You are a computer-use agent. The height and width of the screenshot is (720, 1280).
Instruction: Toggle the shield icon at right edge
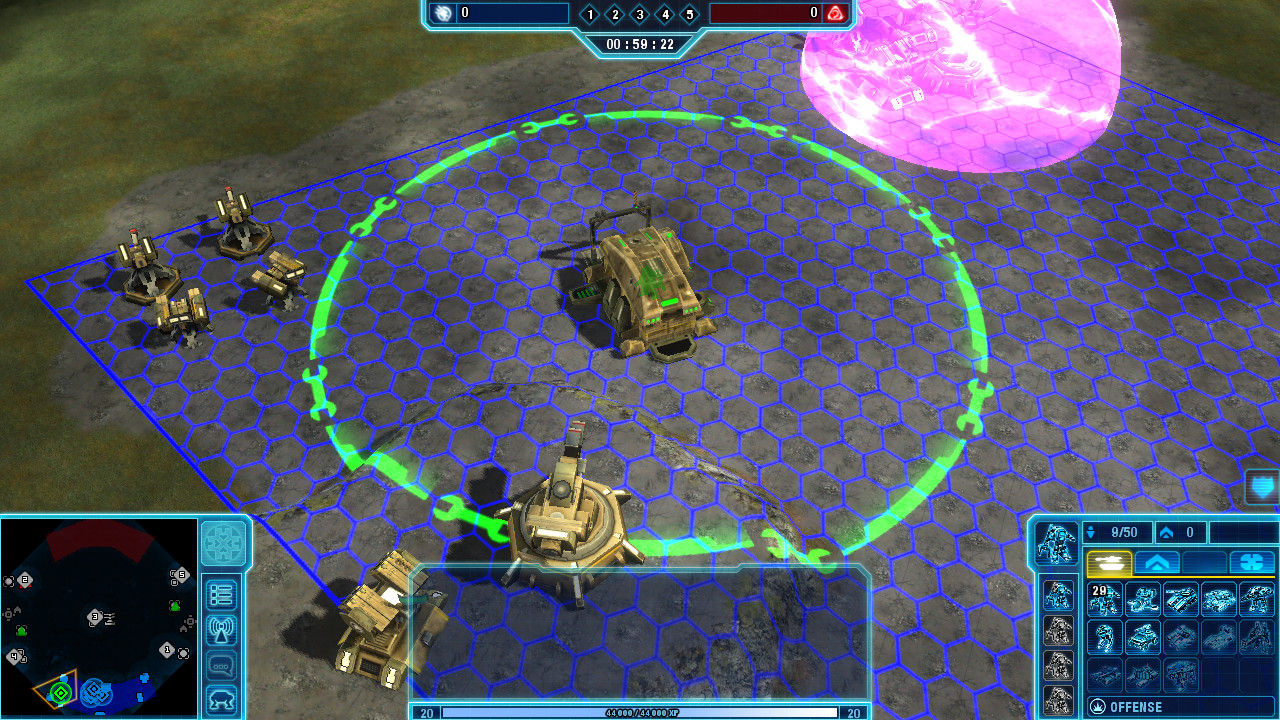coord(1261,489)
